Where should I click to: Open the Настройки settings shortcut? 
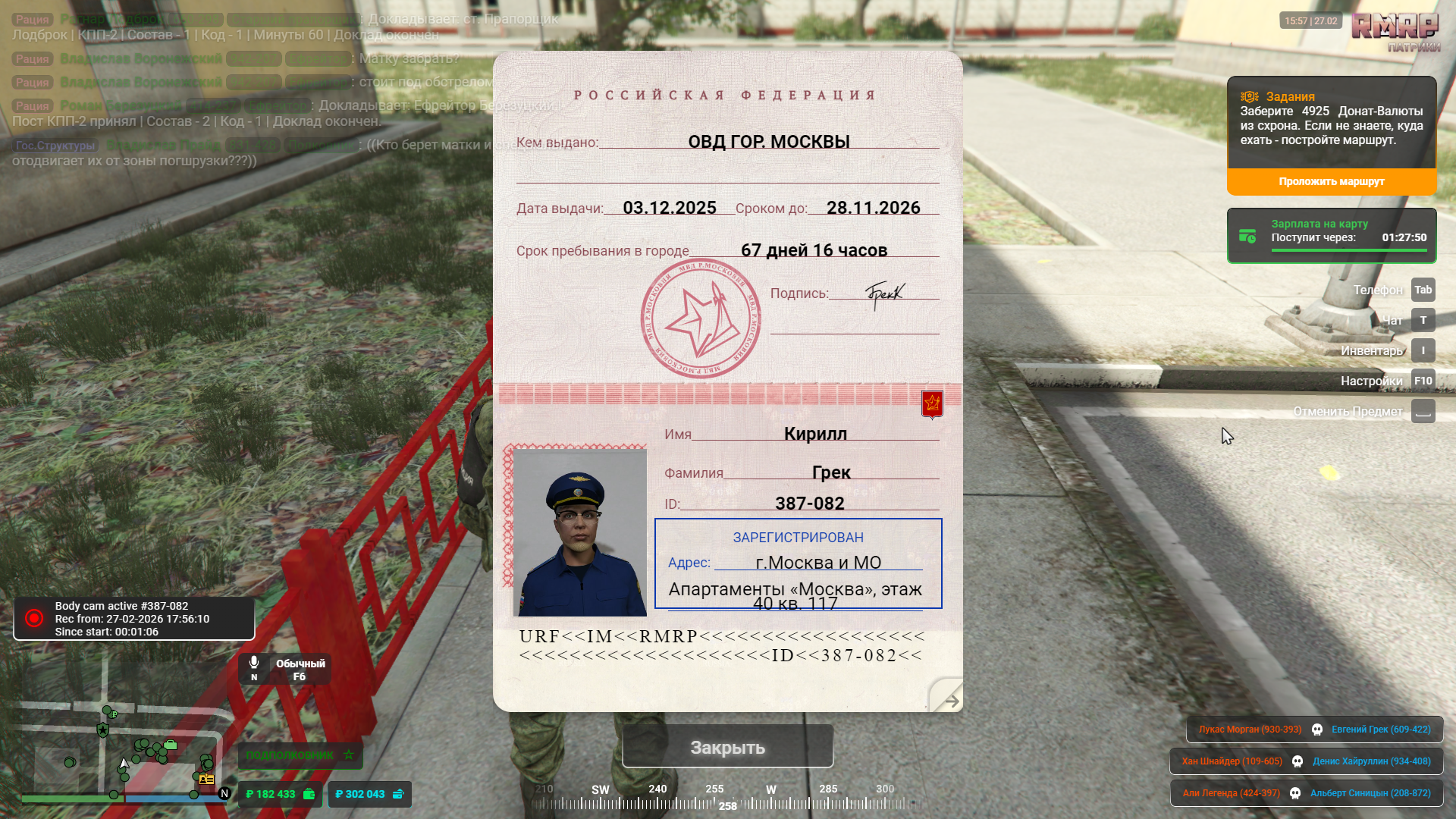pyautogui.click(x=1423, y=381)
